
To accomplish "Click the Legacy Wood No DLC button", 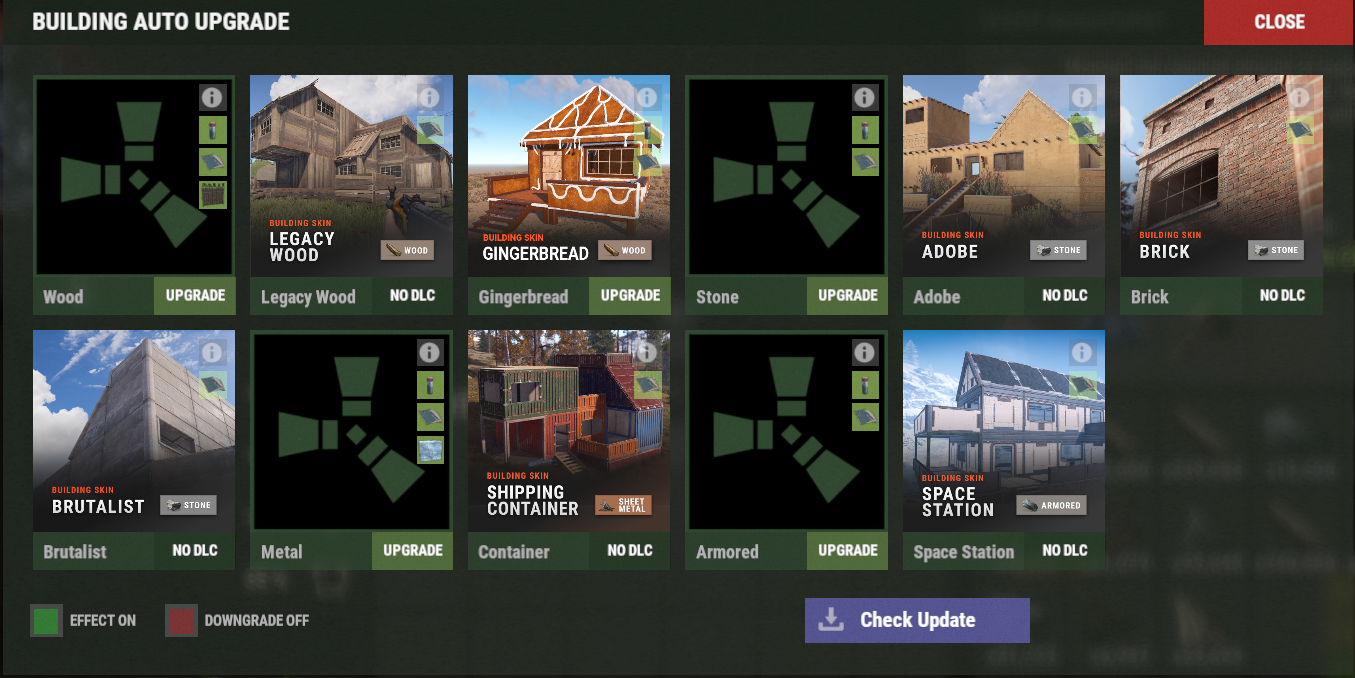I will click(x=412, y=296).
